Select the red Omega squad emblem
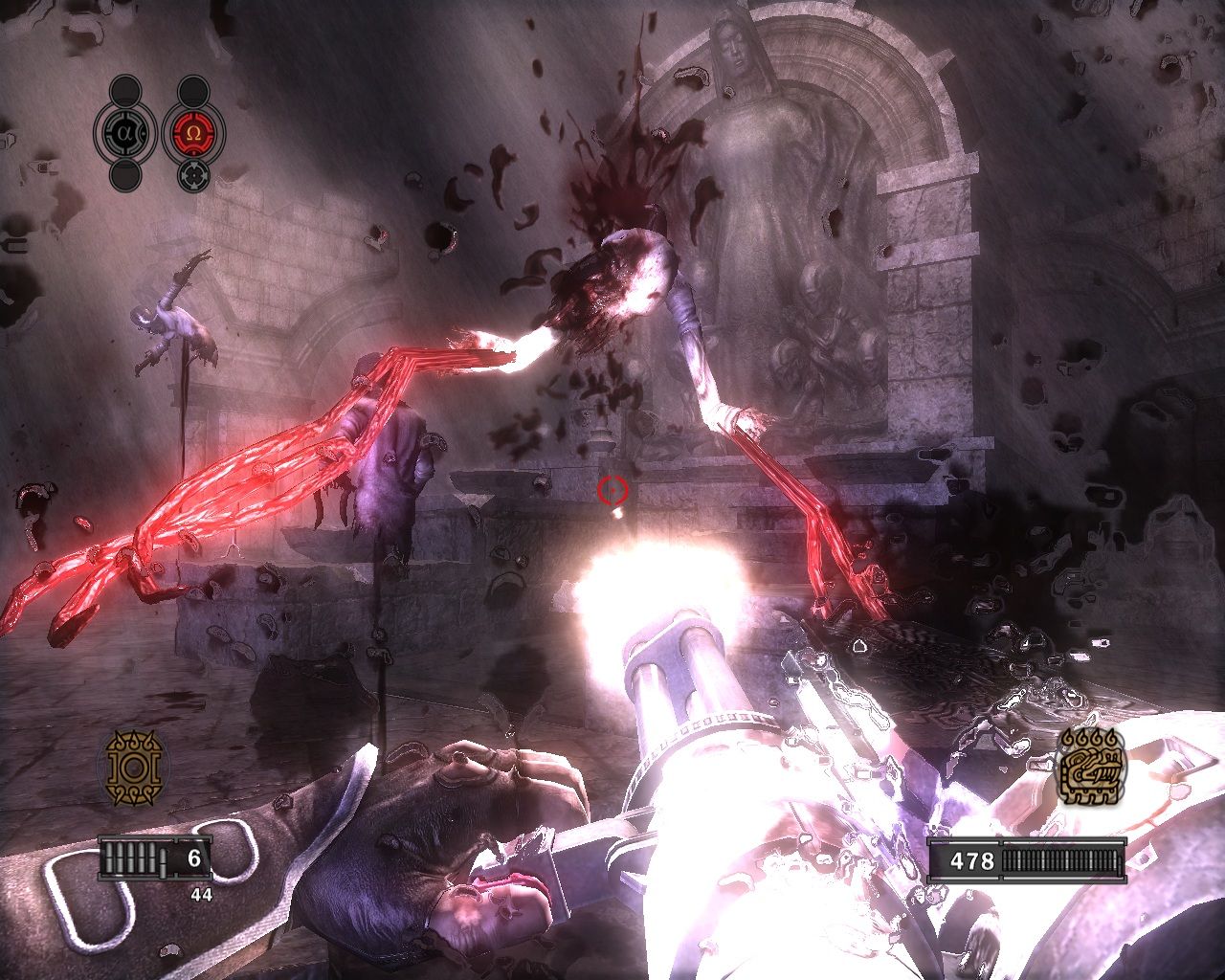Screen dimensions: 1225x980 coord(194,132)
